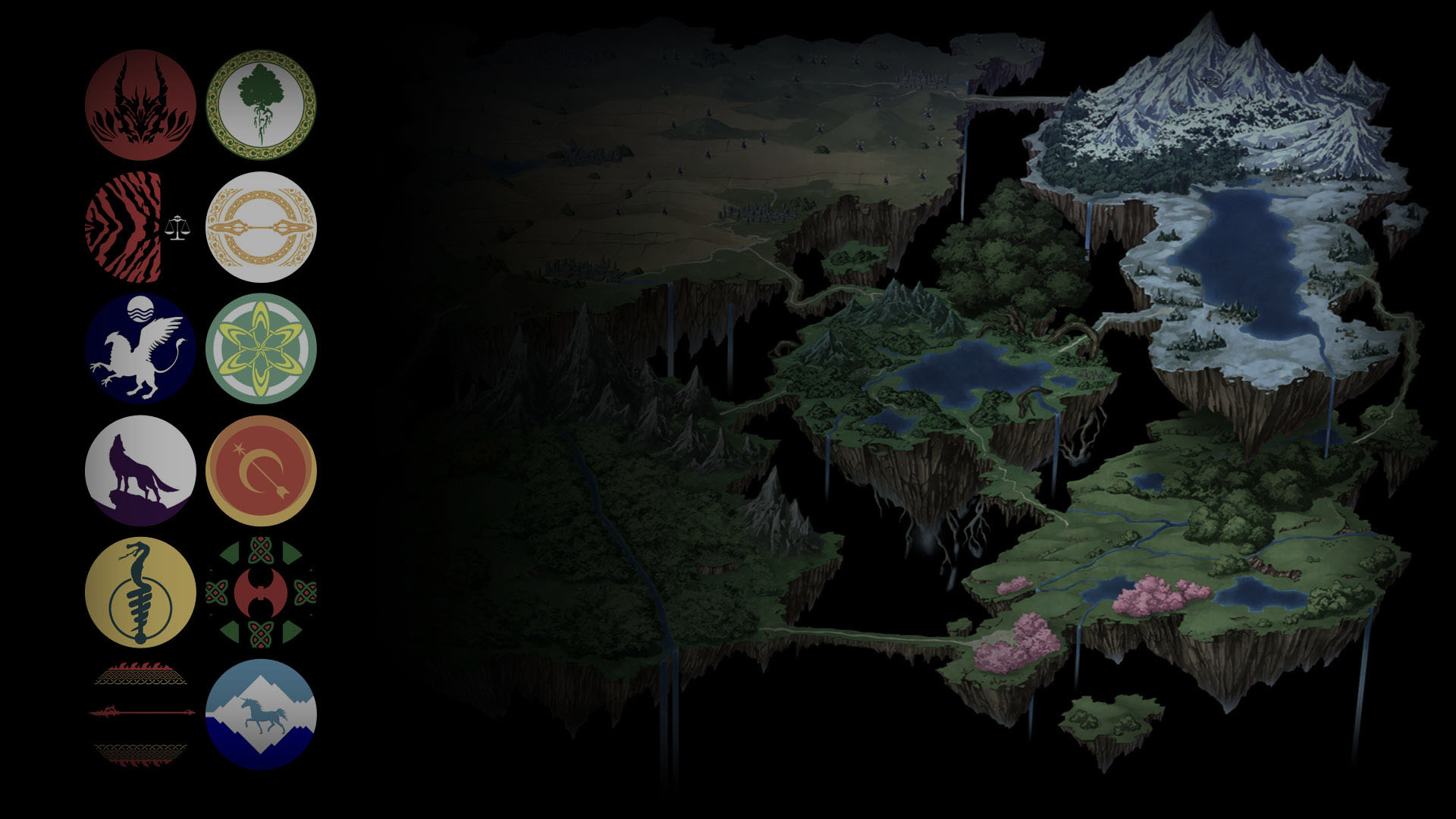Select the serpent on yellow emblem
1456x819 pixels.
[x=140, y=592]
